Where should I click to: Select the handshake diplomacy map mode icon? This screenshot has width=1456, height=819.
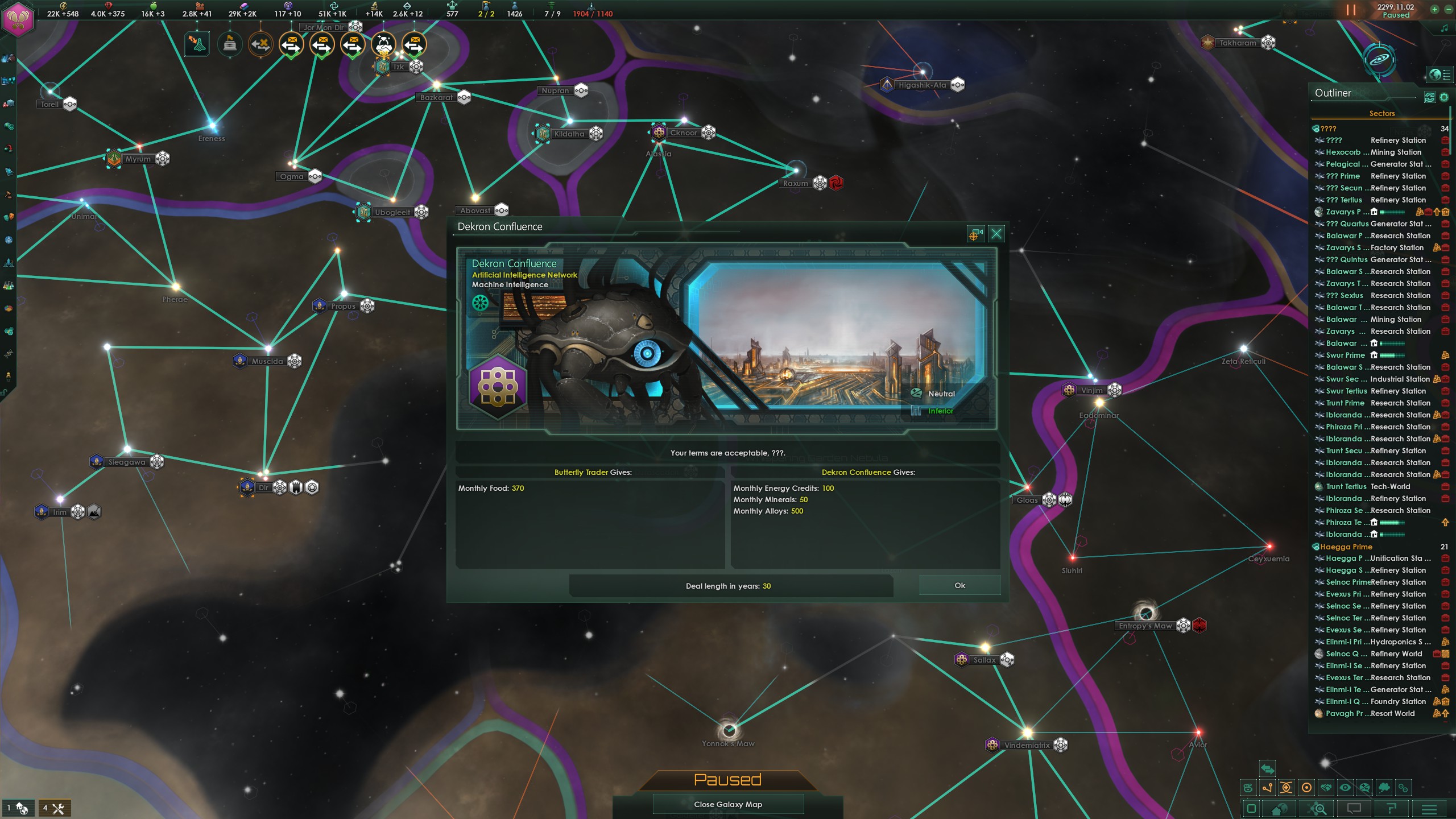pyautogui.click(x=1326, y=788)
